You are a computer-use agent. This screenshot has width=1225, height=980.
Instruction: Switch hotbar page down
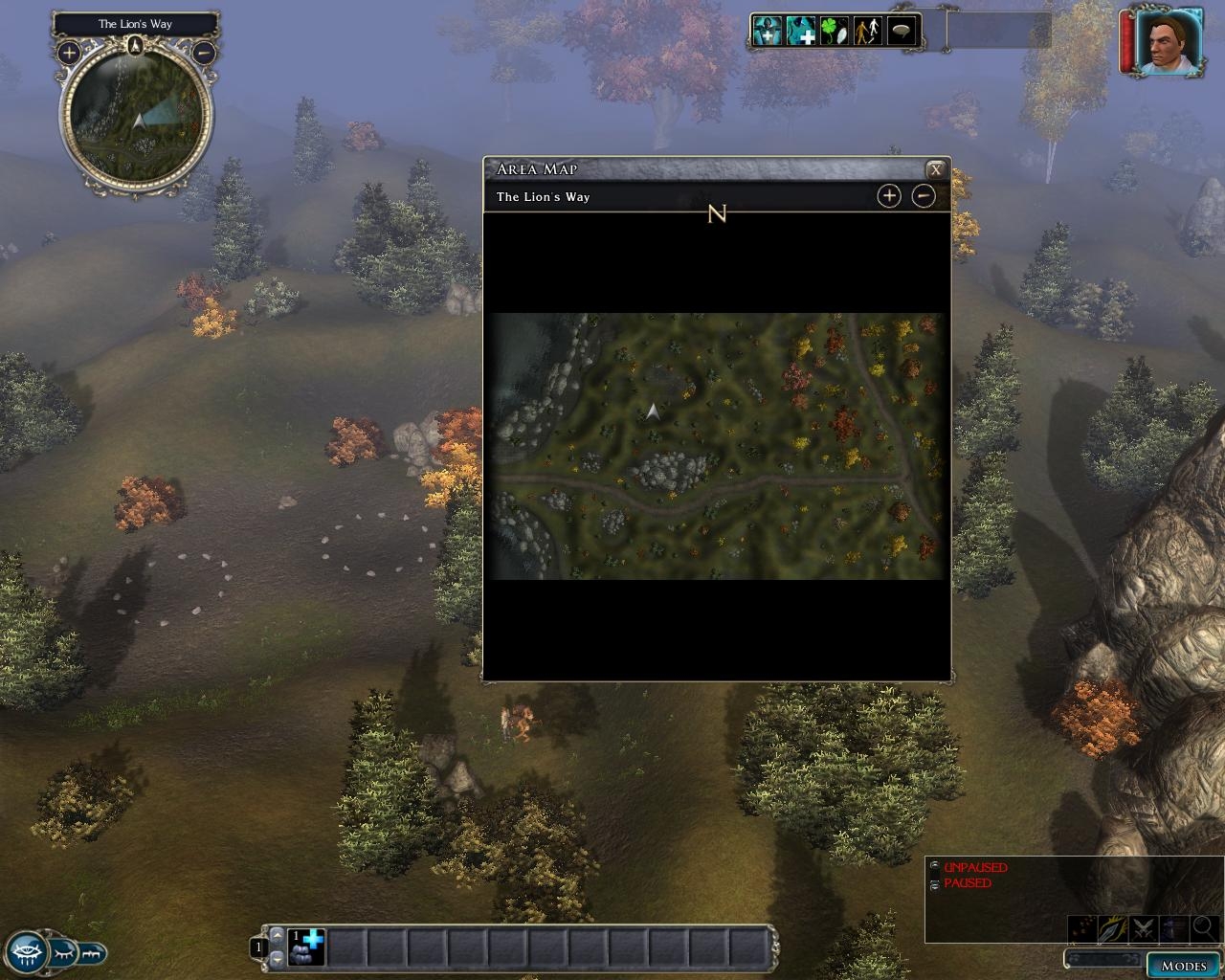(278, 958)
